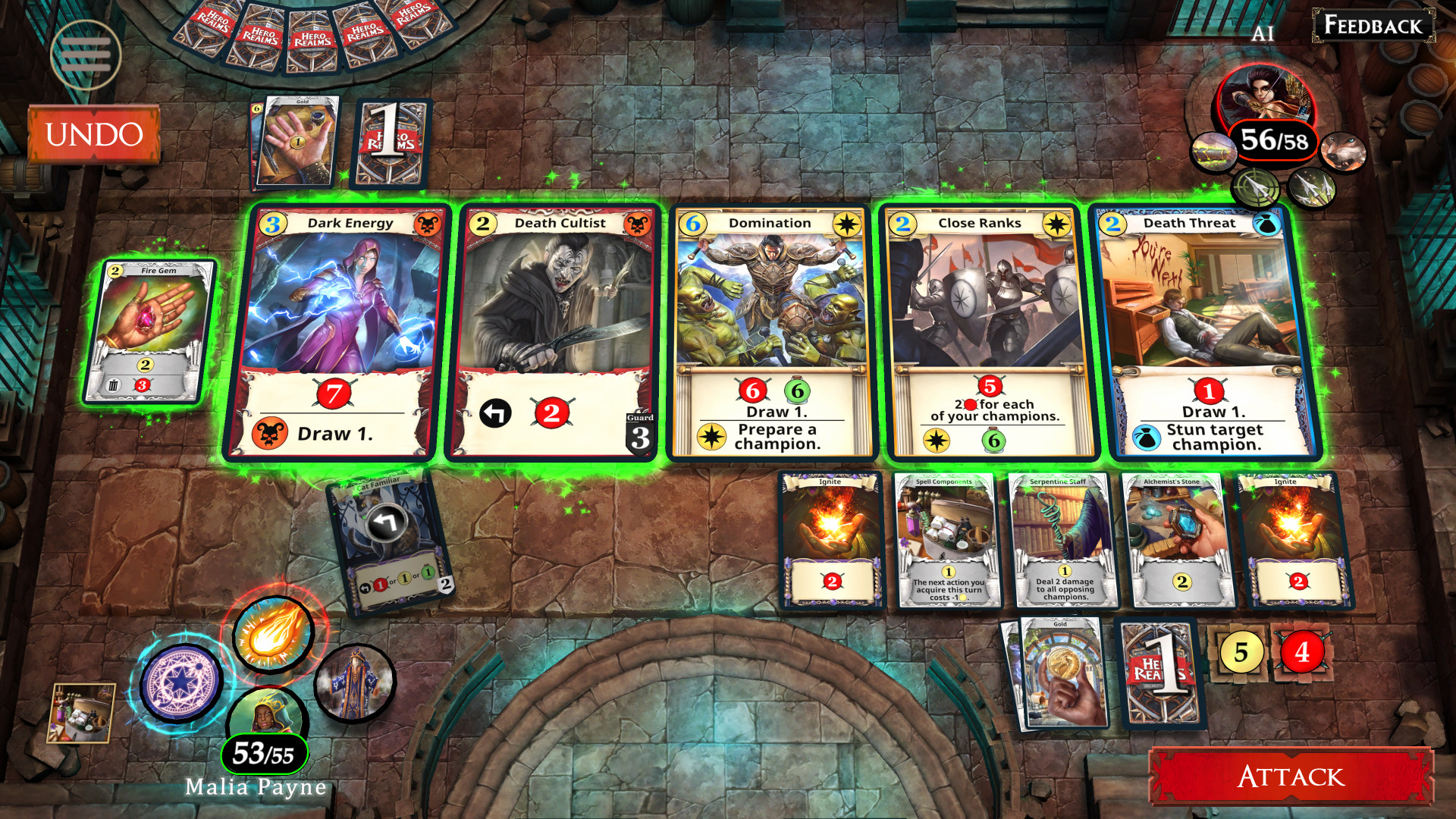This screenshot has width=1456, height=819.
Task: Open the hamburger menu in top-left corner
Action: pos(86,55)
